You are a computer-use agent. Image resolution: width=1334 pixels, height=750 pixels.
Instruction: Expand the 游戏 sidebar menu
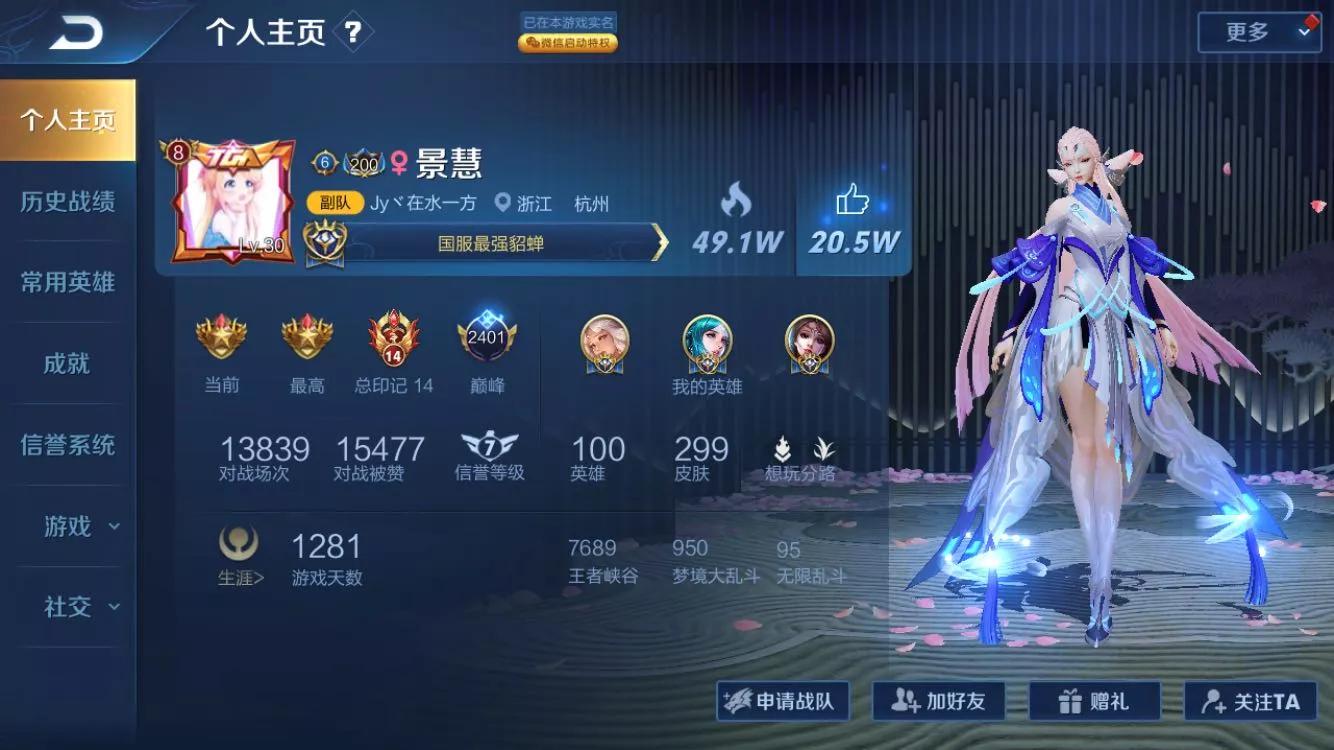[66, 527]
